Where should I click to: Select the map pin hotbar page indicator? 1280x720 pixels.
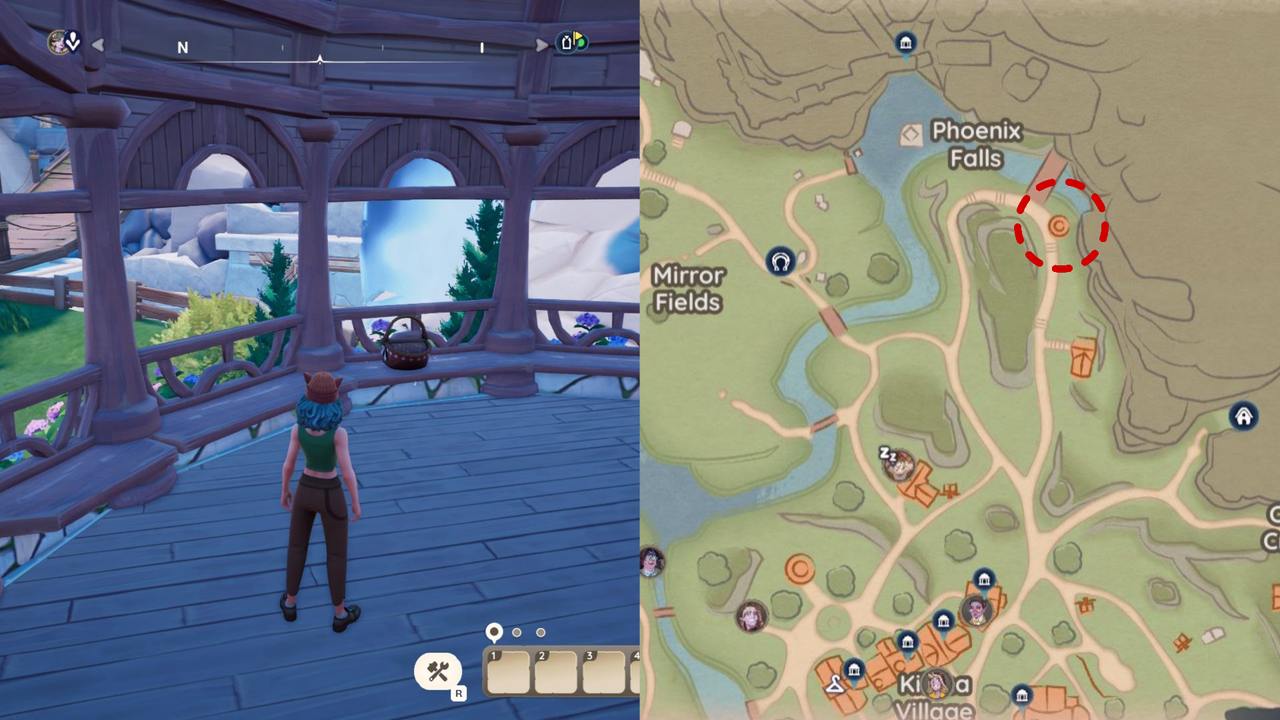pos(494,632)
